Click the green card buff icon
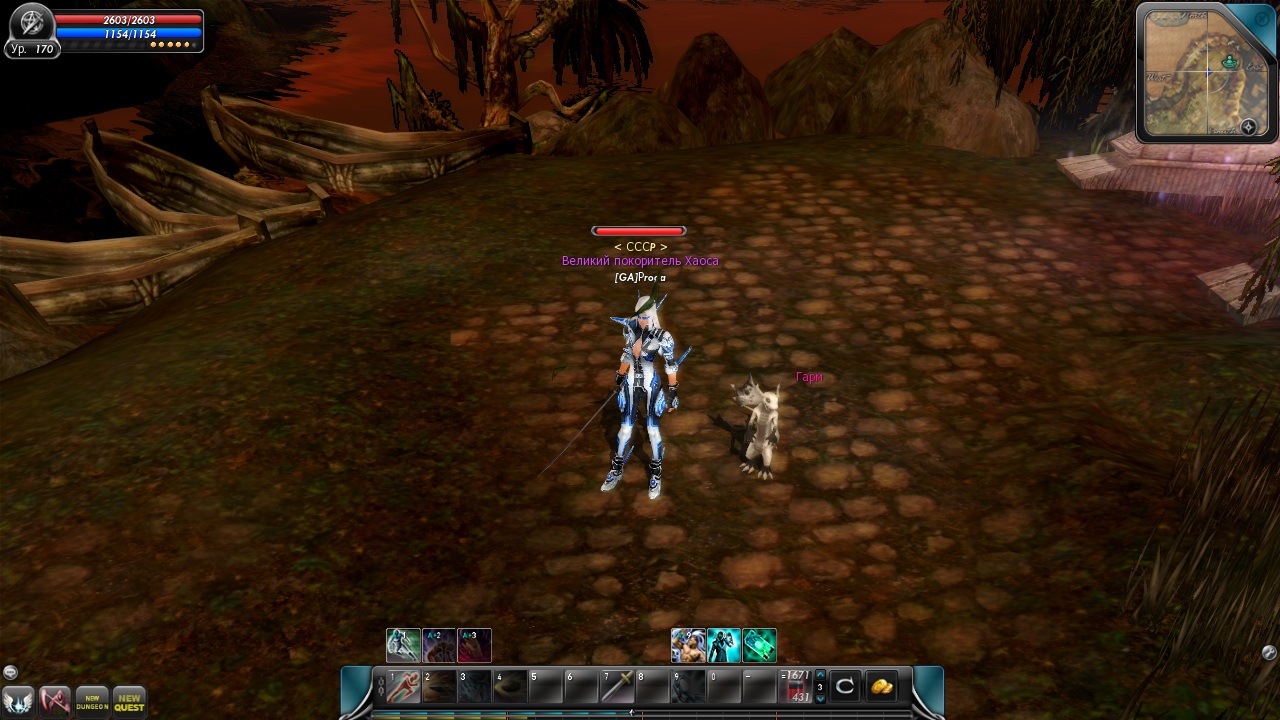The height and width of the screenshot is (720, 1280). click(x=760, y=645)
